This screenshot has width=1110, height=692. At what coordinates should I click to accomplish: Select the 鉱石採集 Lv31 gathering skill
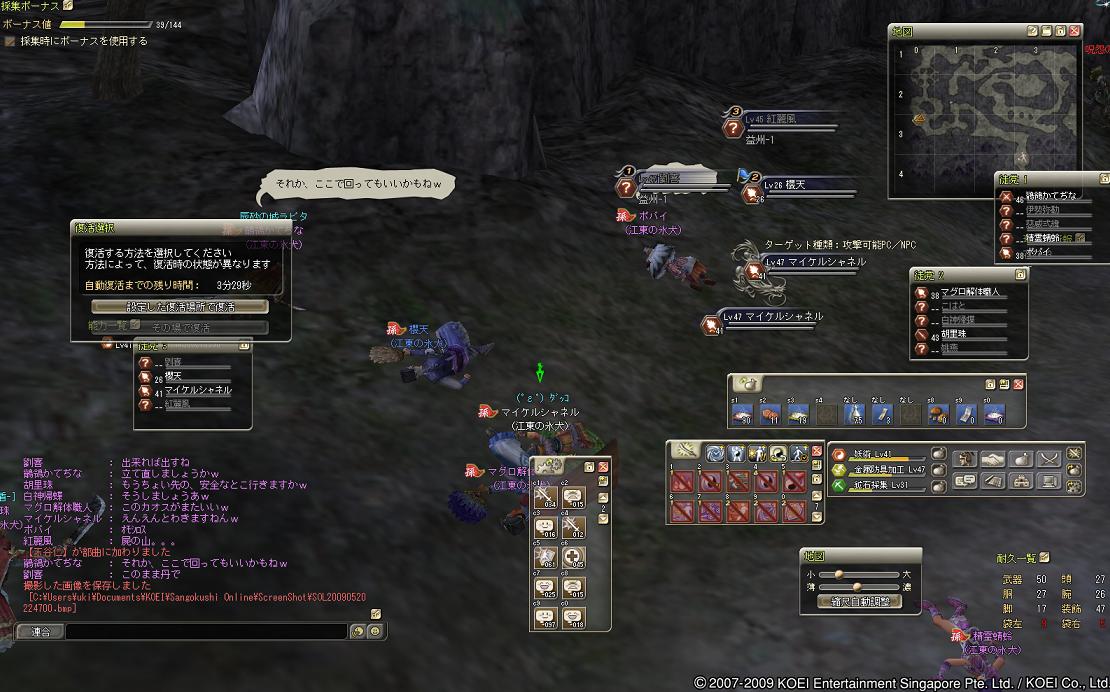[880, 485]
